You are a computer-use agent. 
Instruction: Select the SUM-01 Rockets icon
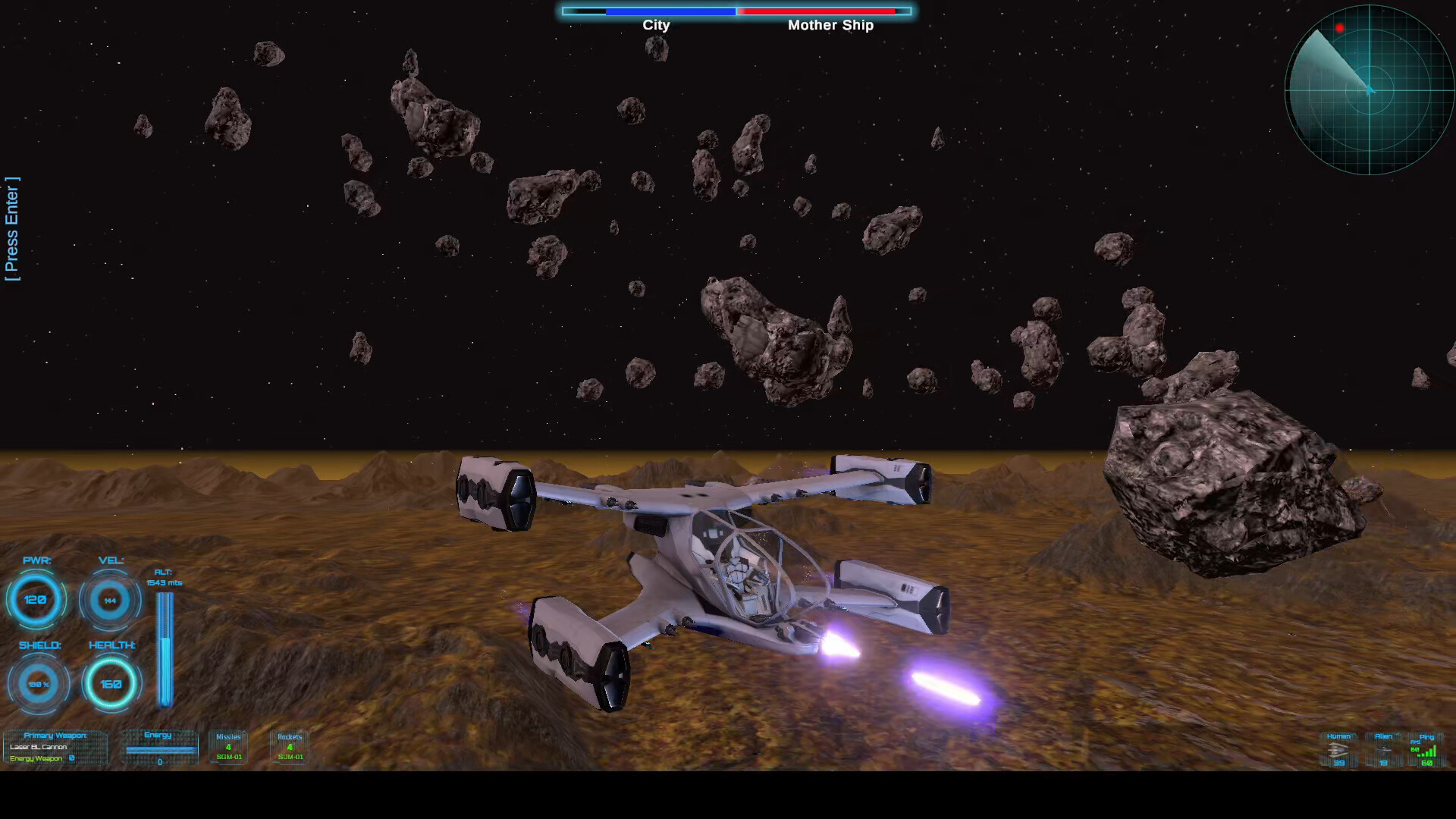click(x=289, y=748)
